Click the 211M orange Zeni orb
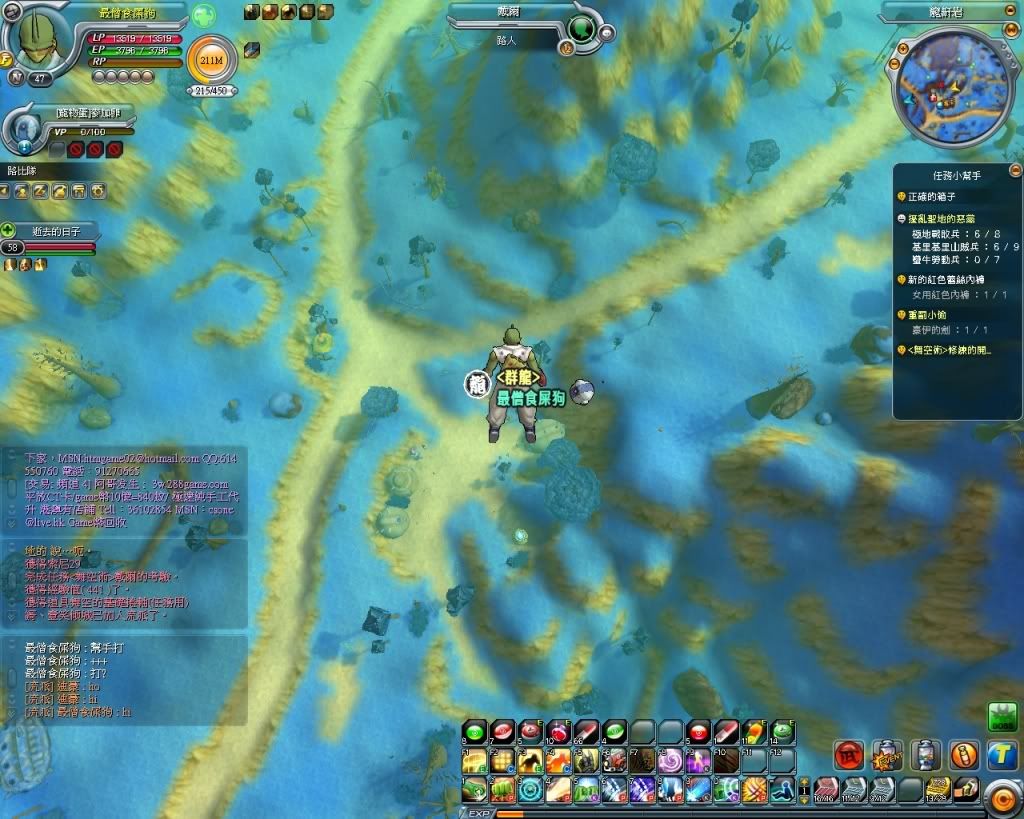The height and width of the screenshot is (819, 1024). pyautogui.click(x=212, y=62)
